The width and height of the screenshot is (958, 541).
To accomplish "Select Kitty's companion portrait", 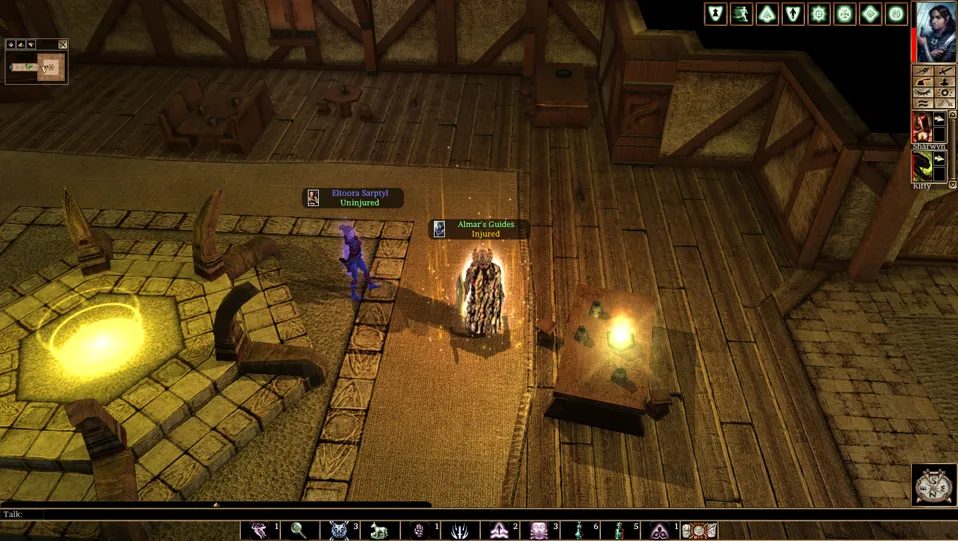I will 922,165.
